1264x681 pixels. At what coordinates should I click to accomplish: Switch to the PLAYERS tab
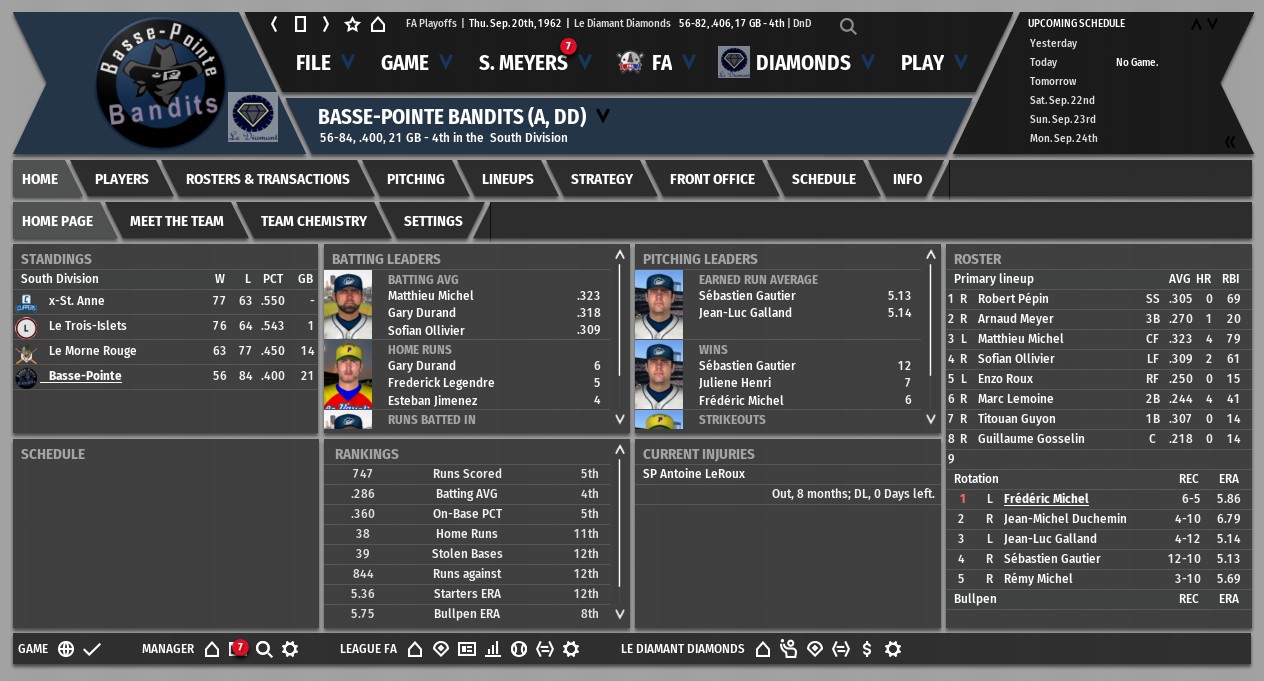tap(121, 179)
